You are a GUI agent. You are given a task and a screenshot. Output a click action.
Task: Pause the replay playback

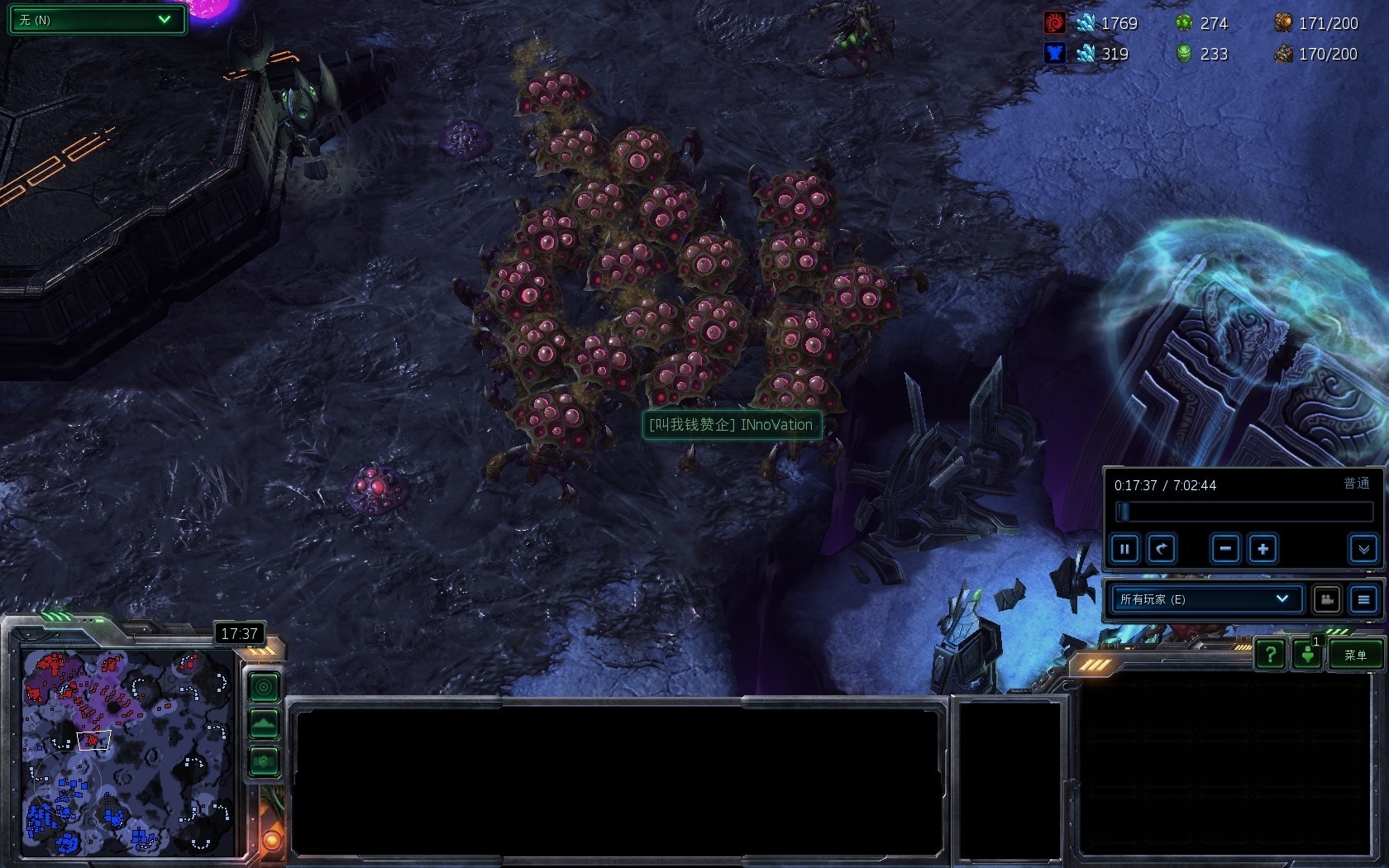pyautogui.click(x=1124, y=549)
